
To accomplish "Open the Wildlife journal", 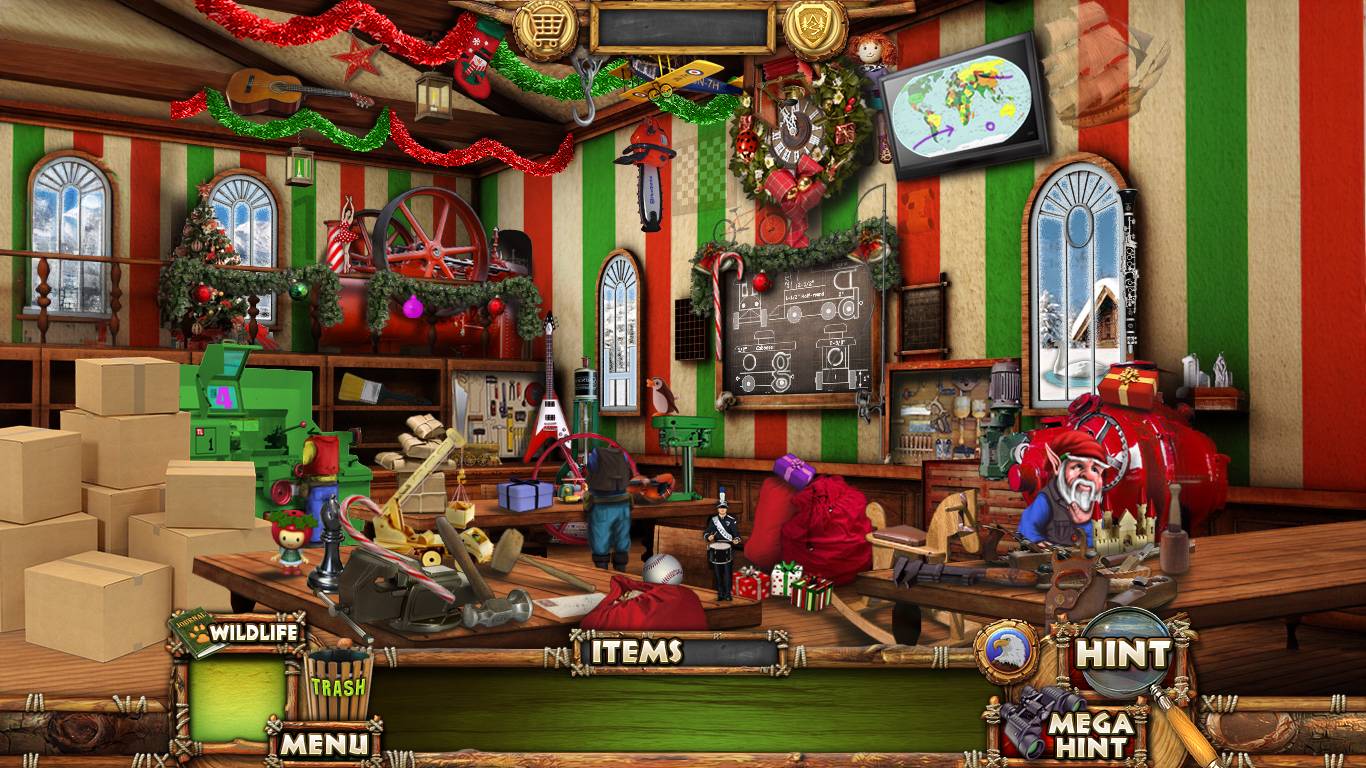I will (238, 632).
